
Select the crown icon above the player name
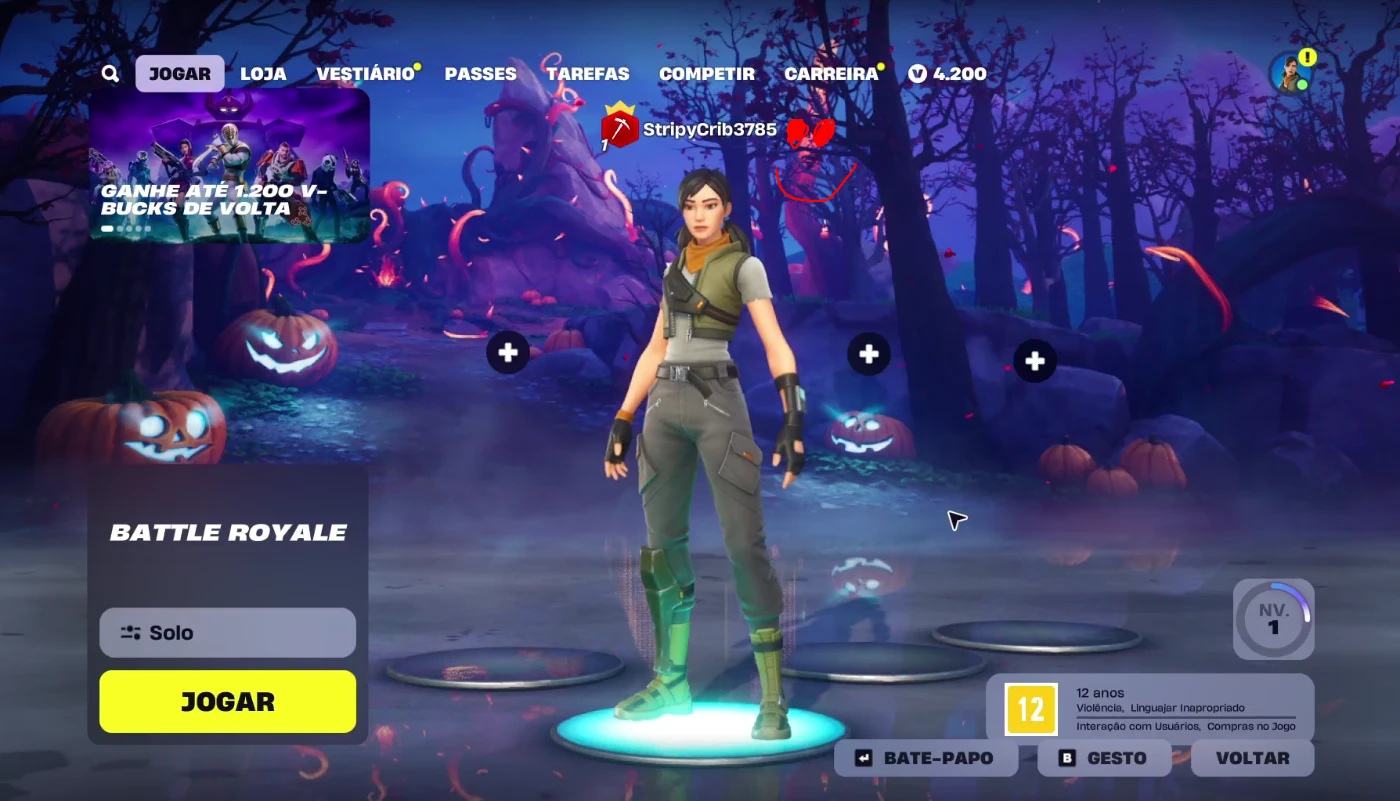point(618,110)
